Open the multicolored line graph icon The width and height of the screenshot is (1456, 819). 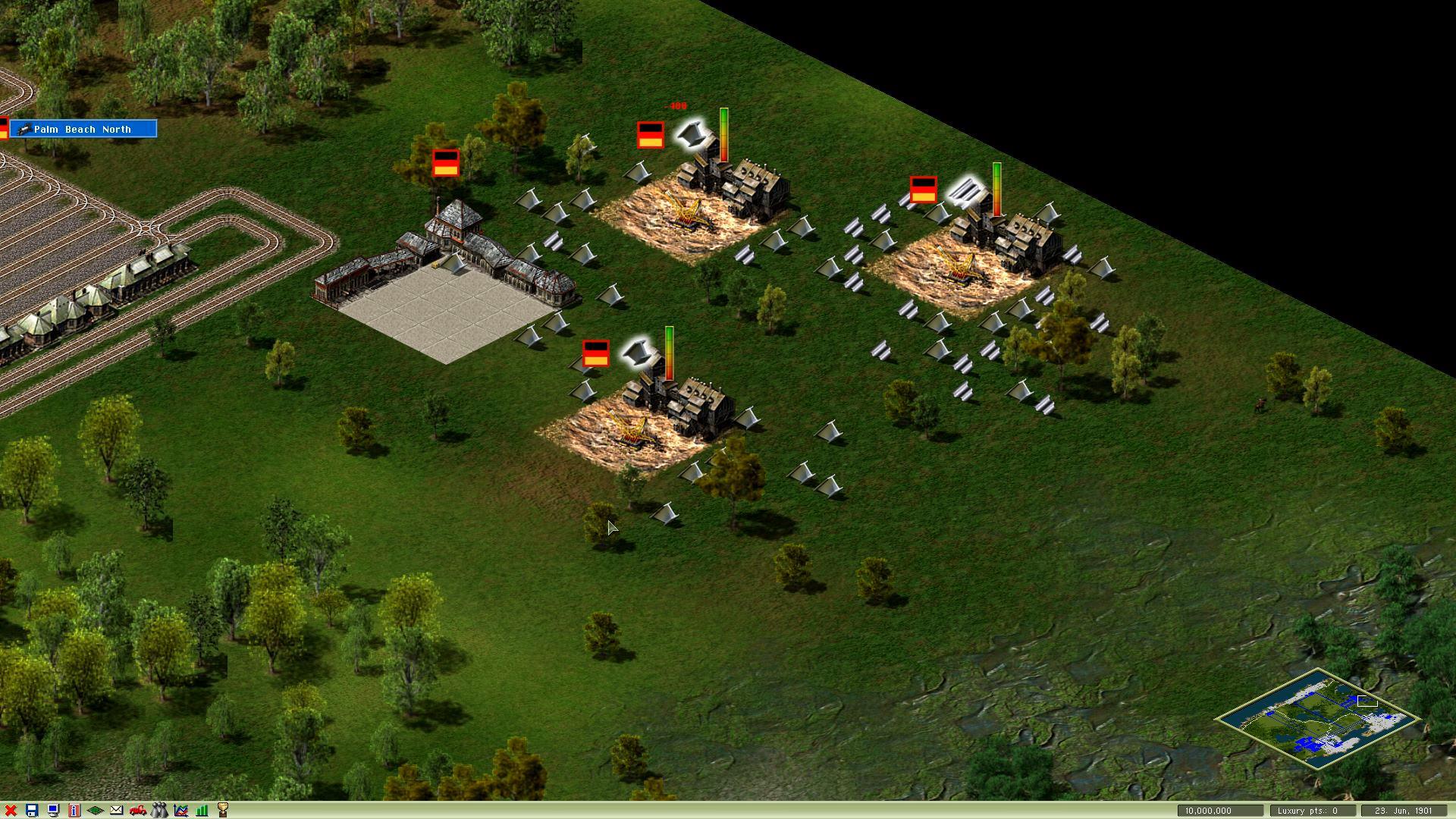coord(180,811)
